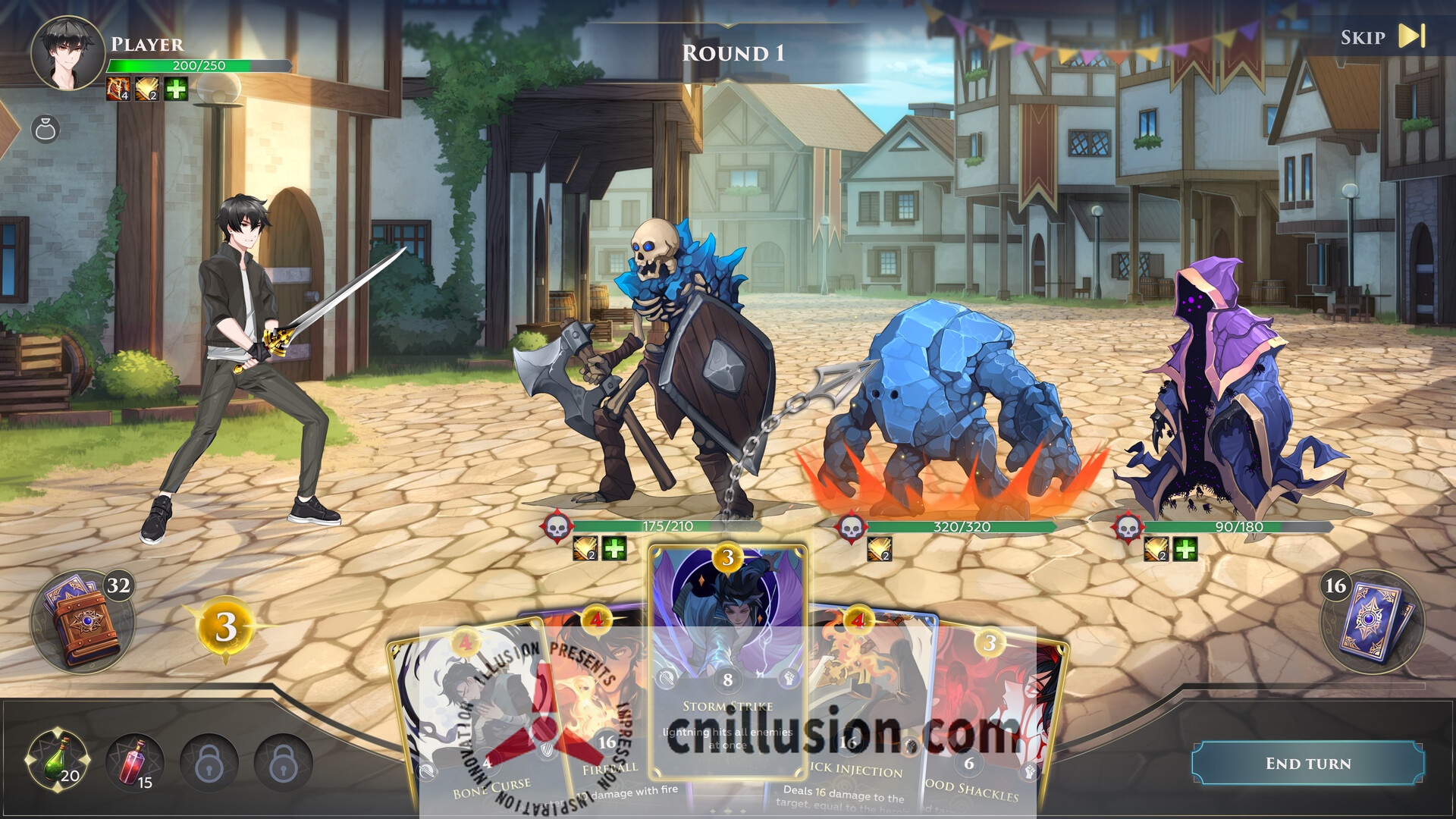Skip the current round
This screenshot has width=1456, height=819.
[x=1382, y=36]
